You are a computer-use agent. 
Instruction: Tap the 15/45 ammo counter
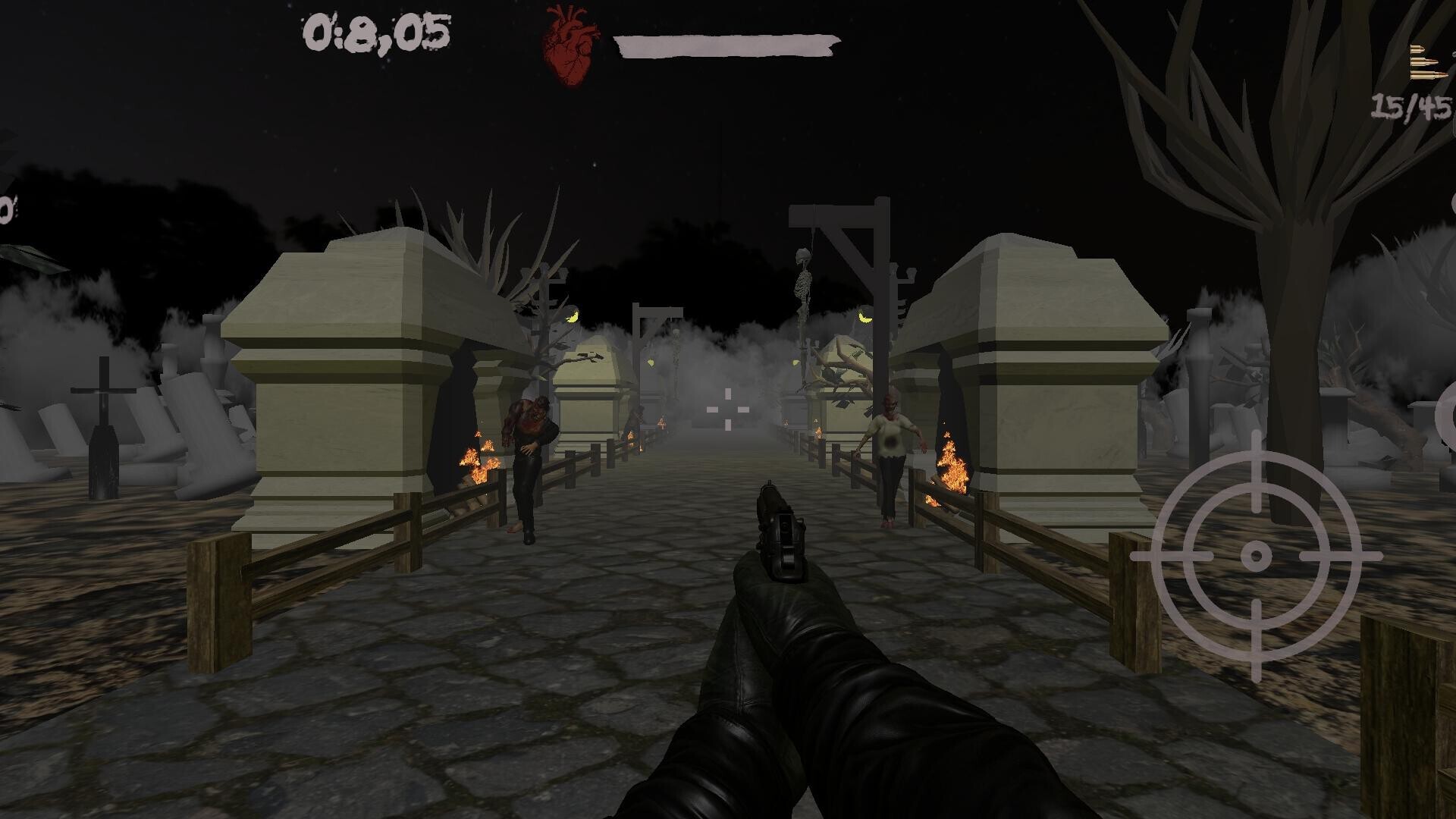[1410, 106]
